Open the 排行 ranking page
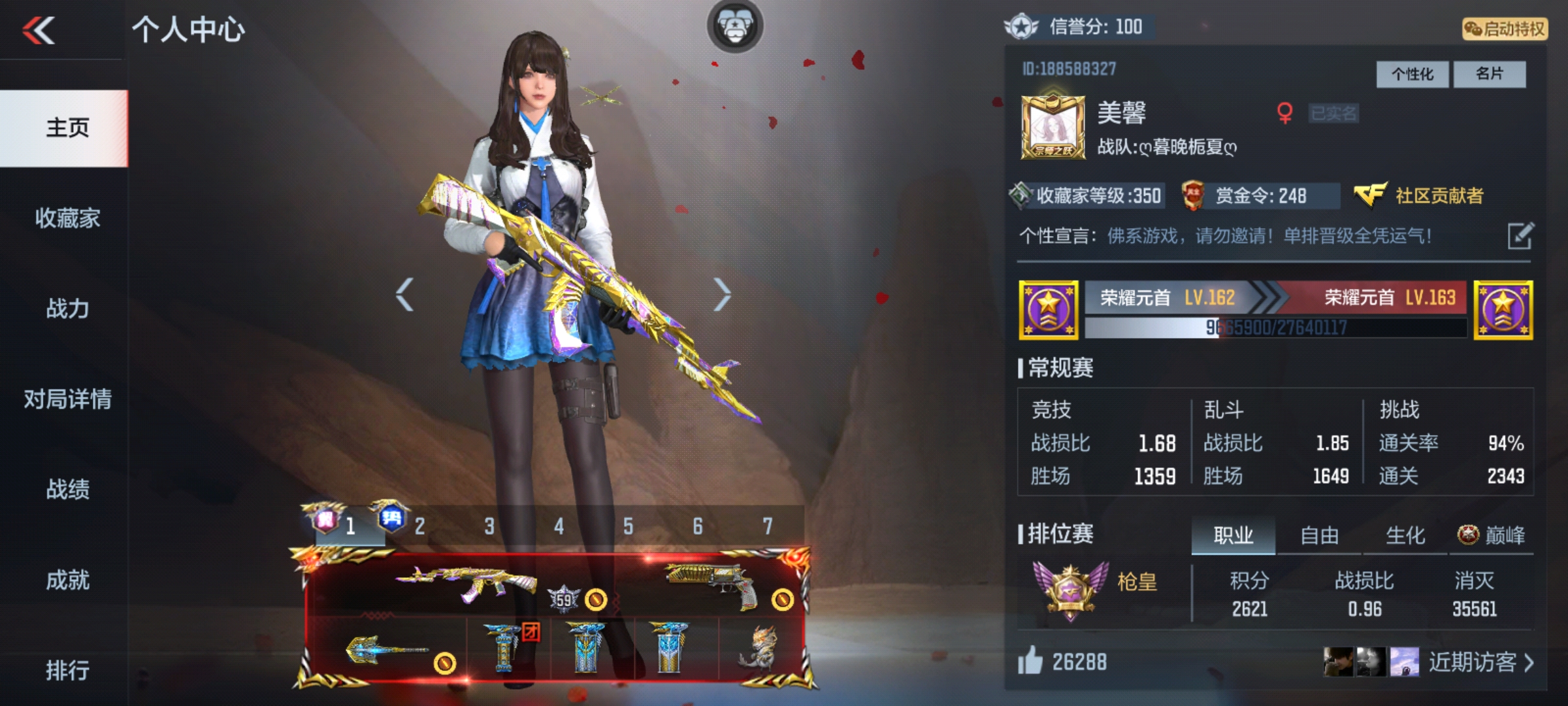The image size is (1568, 706). tap(67, 670)
